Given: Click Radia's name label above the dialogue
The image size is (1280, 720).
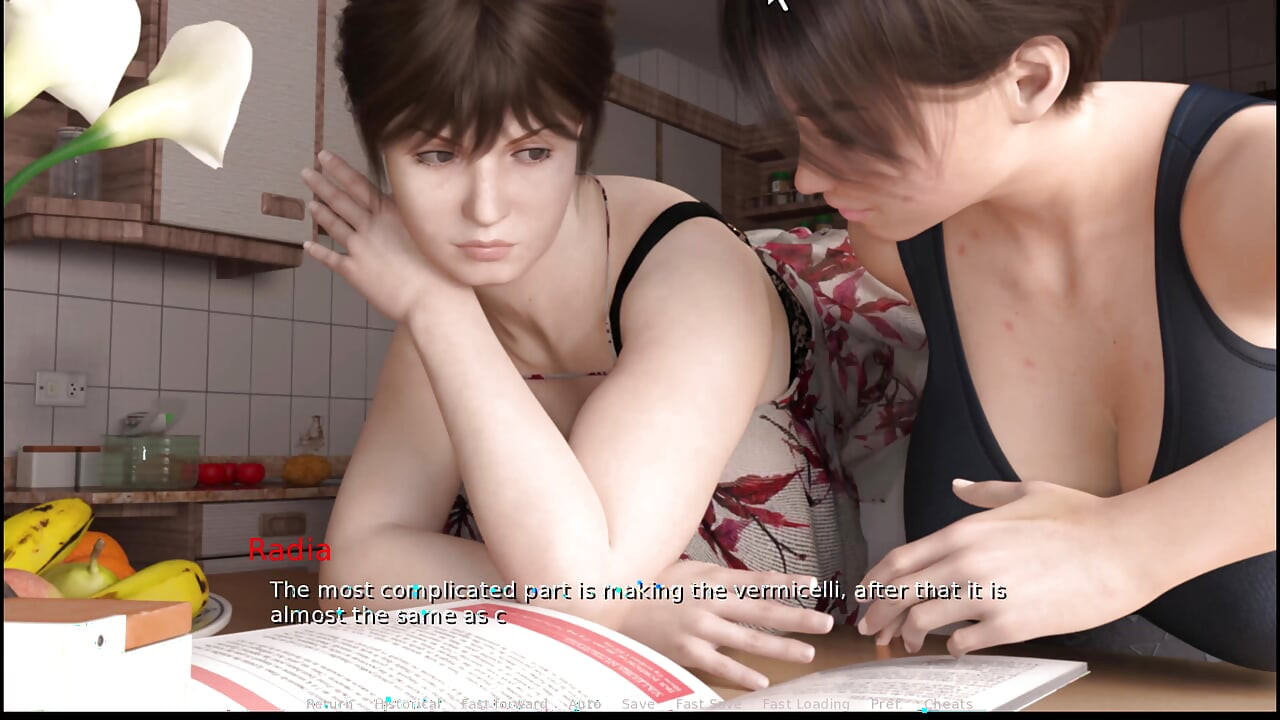Looking at the screenshot, I should click(289, 550).
